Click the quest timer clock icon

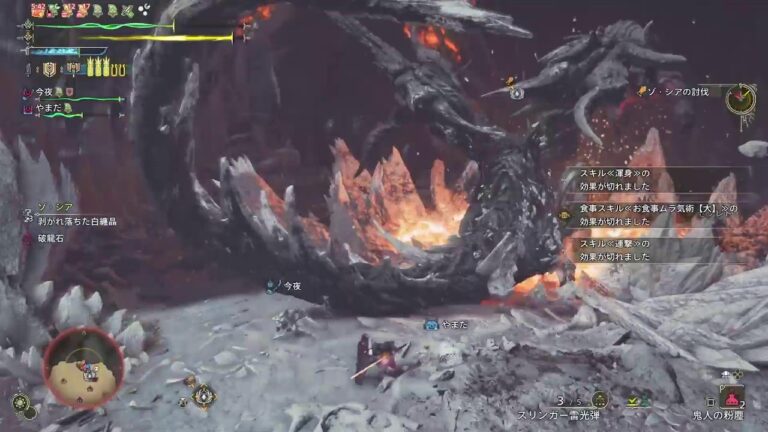(x=740, y=98)
